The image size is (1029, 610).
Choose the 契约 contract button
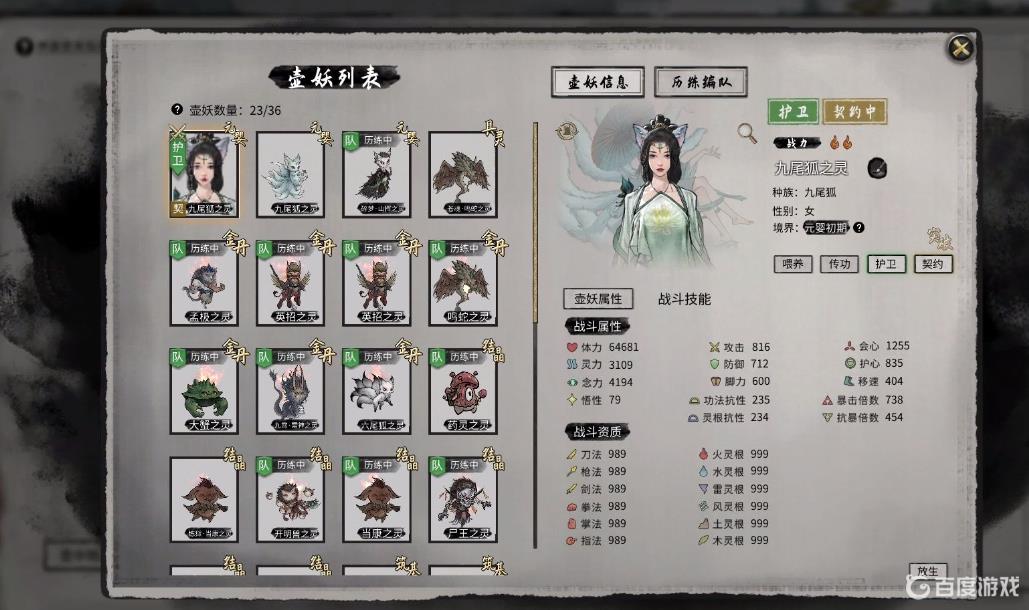pyautogui.click(x=932, y=264)
